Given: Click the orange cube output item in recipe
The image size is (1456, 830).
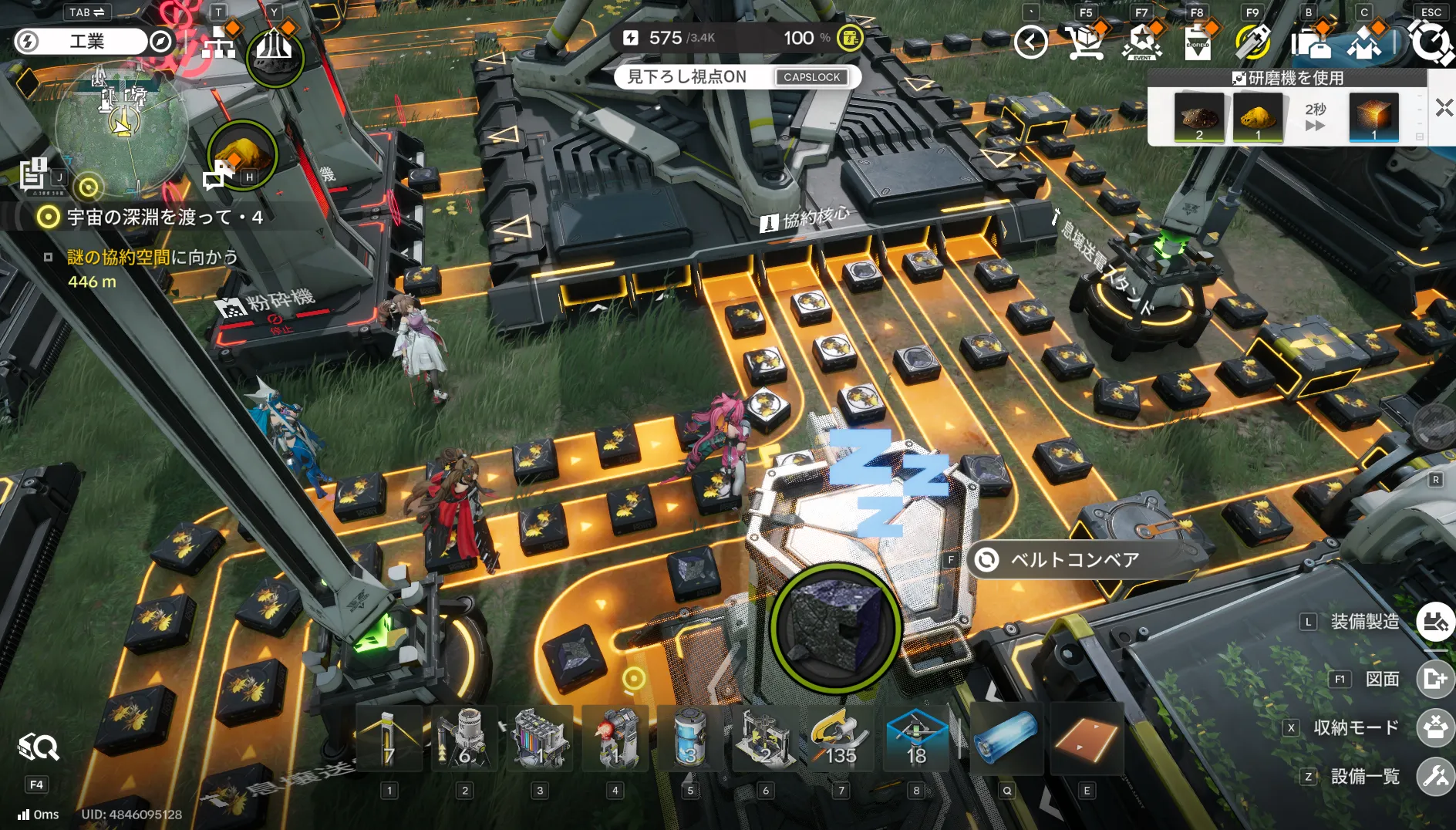Looking at the screenshot, I should click(1373, 117).
